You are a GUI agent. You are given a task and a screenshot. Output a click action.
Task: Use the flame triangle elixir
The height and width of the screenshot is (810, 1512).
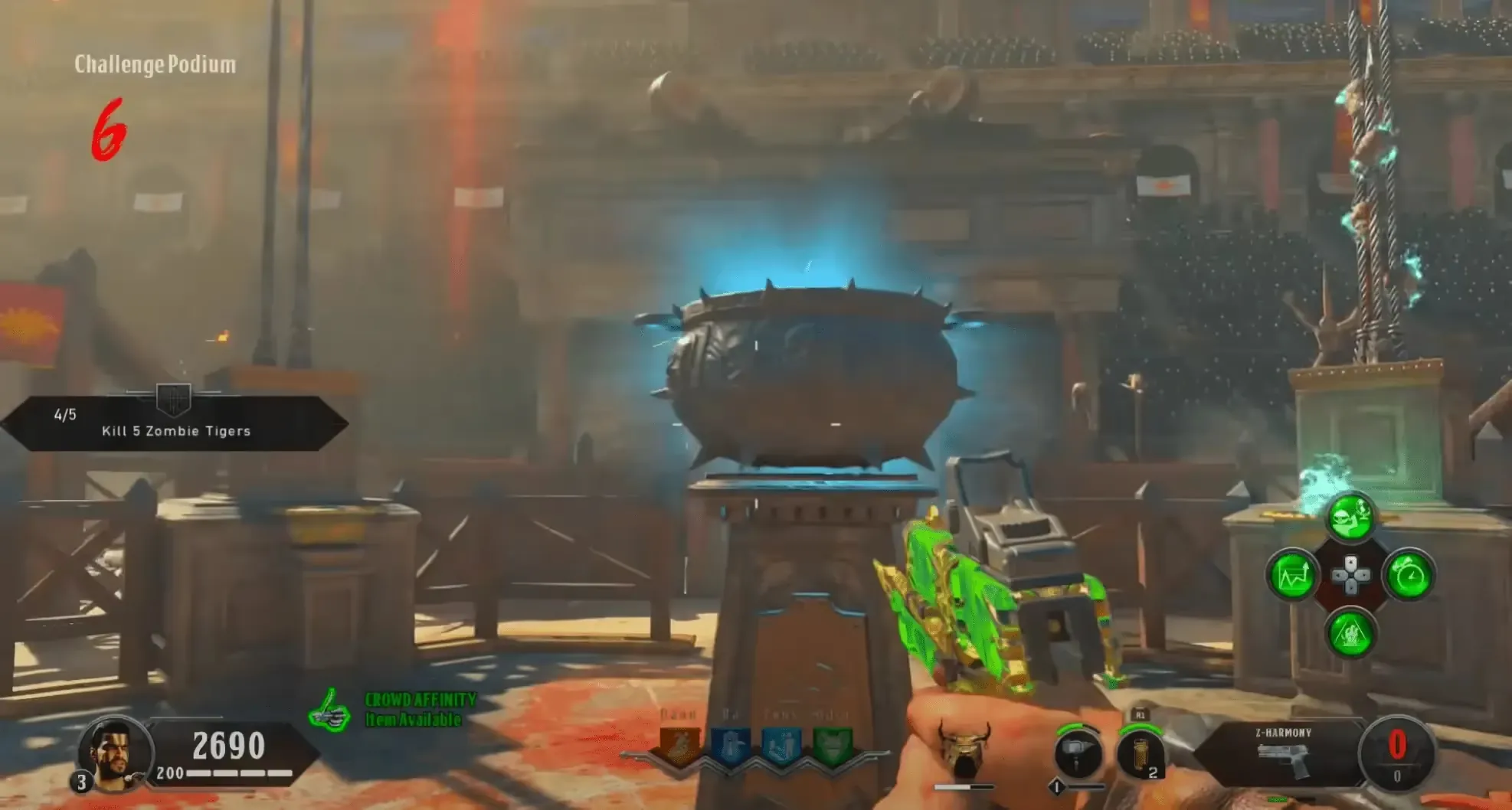1350,633
